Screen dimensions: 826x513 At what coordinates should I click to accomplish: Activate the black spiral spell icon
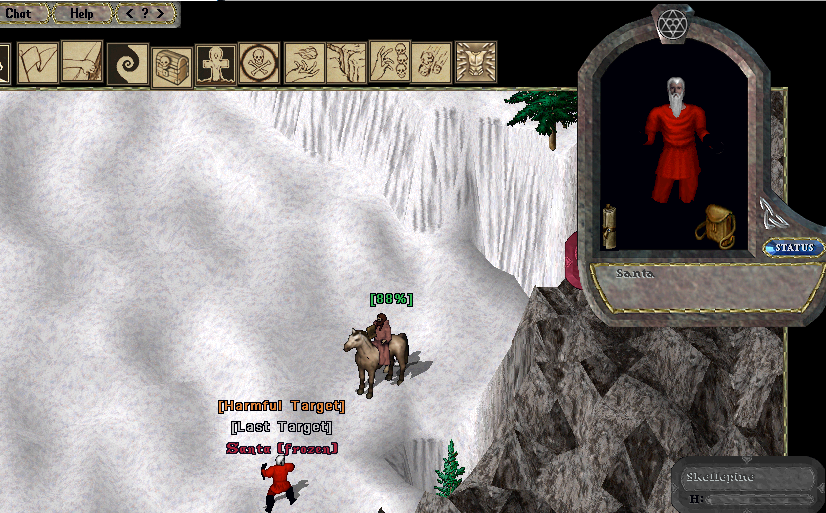tap(128, 63)
